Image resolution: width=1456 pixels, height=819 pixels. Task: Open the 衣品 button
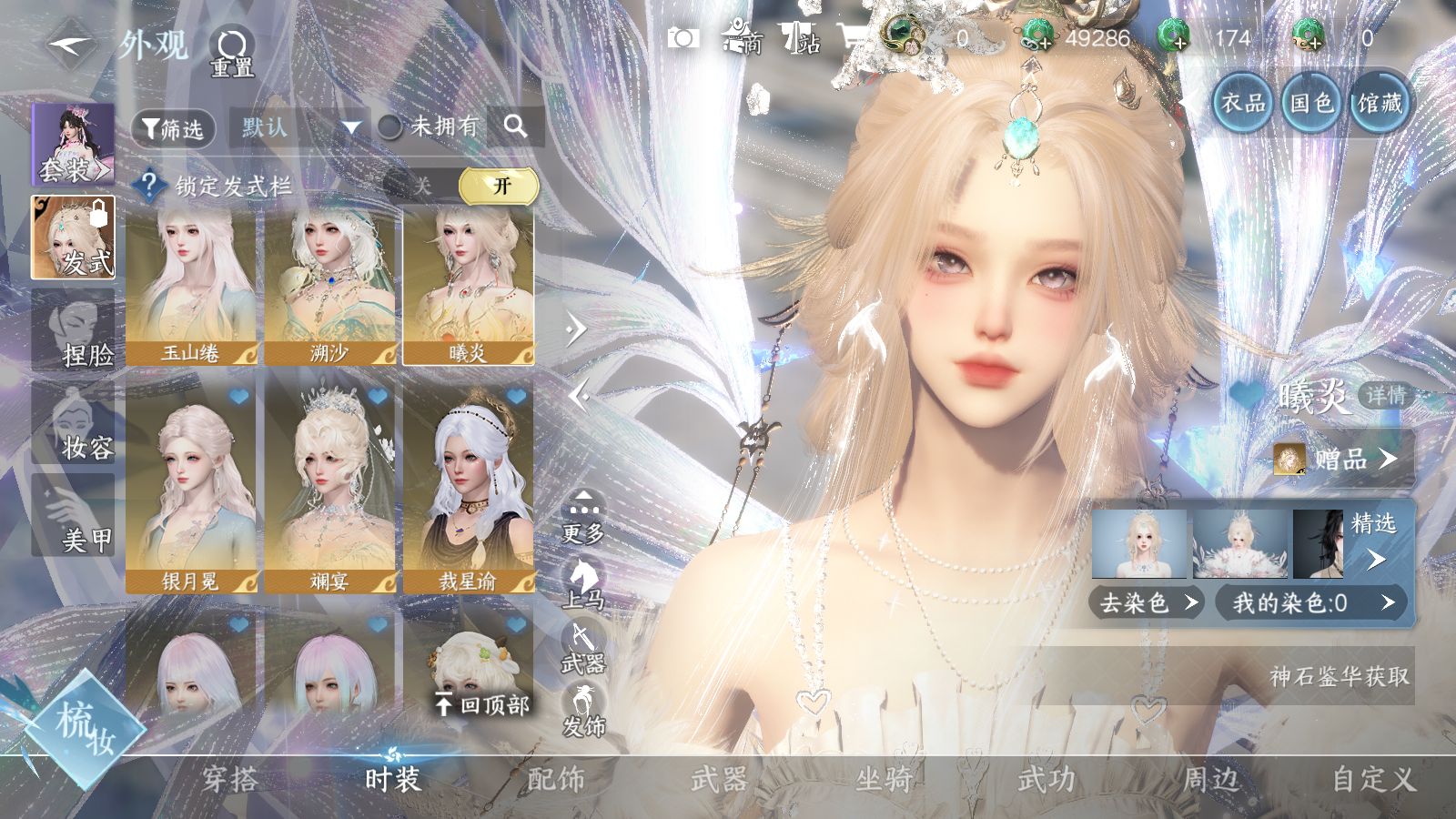tap(1242, 104)
